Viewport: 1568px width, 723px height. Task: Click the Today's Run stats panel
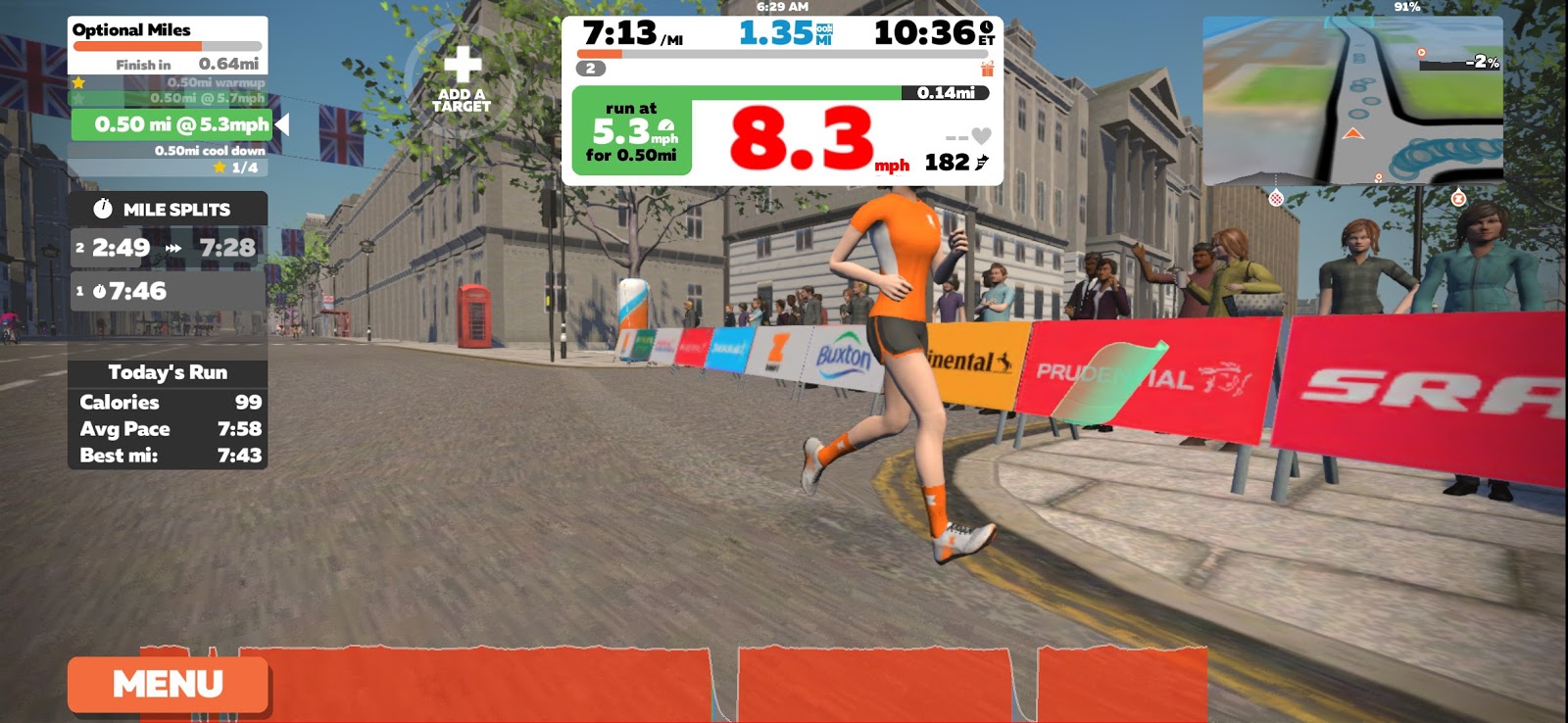(x=168, y=414)
